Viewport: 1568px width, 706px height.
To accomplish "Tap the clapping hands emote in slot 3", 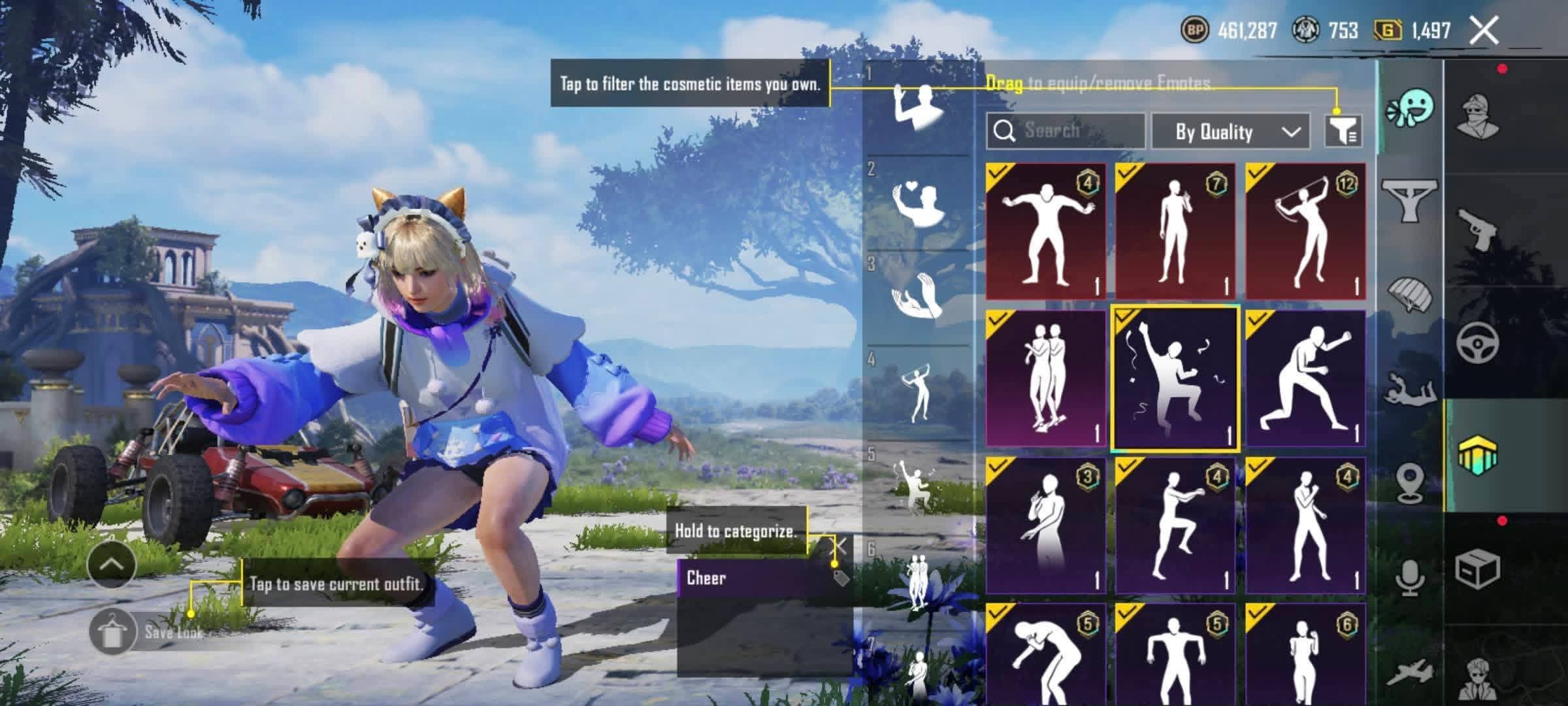I will click(919, 297).
